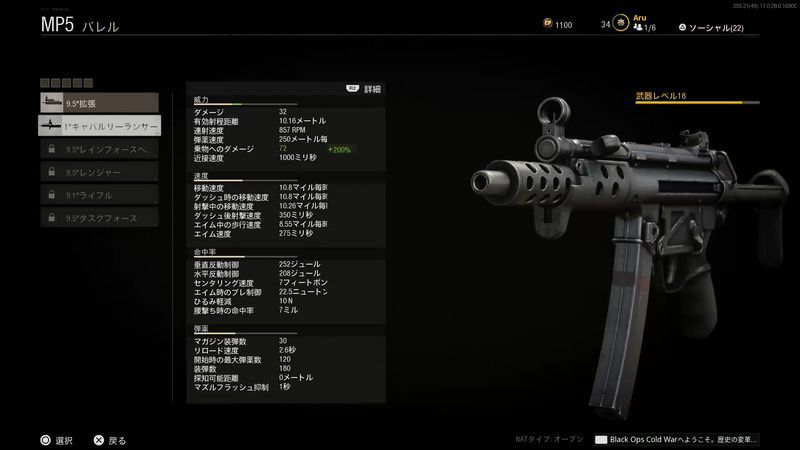The image size is (800, 450).
Task: Click the locked 9.5" レインフォースヘビー barrel
Action: point(99,149)
